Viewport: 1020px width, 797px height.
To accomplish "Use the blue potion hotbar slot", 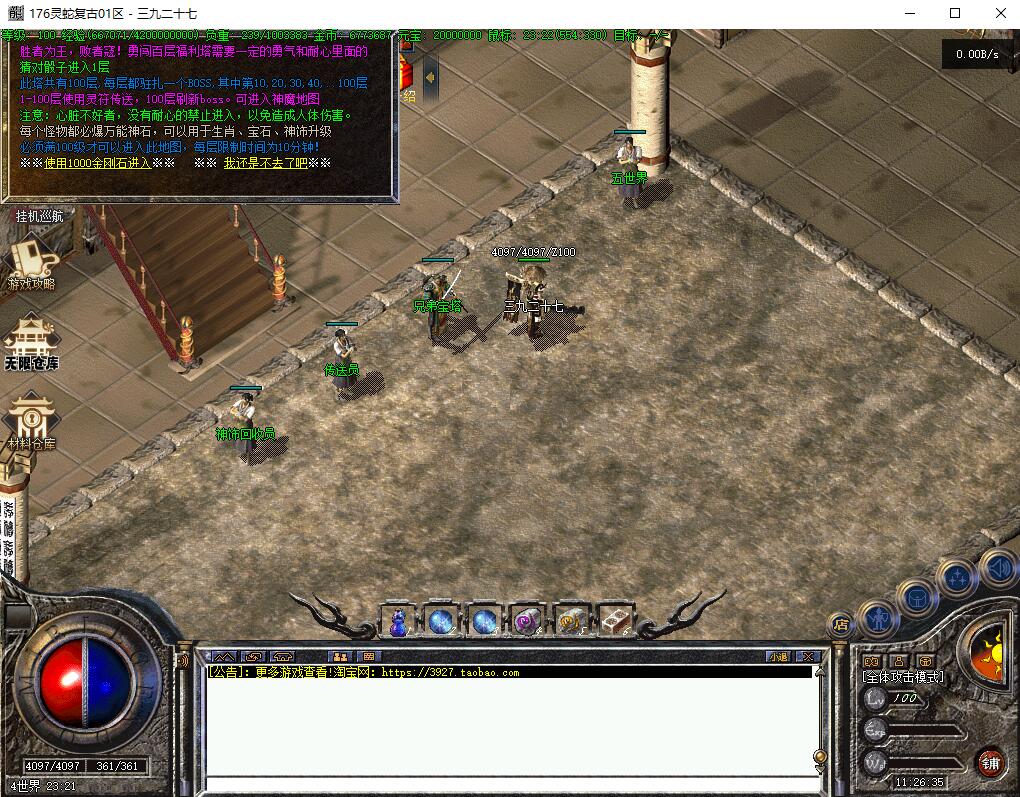I will 398,621.
